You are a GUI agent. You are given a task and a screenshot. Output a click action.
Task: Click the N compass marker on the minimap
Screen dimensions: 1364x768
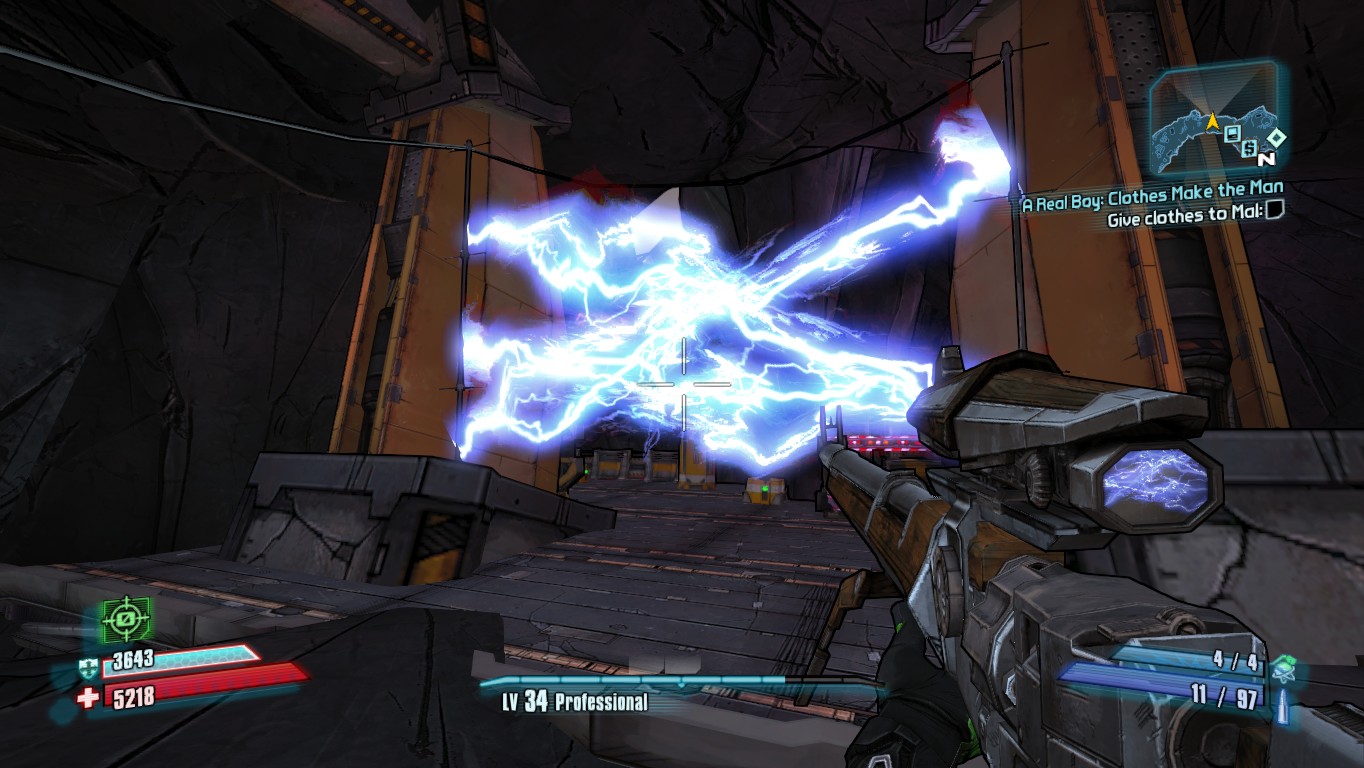point(1266,160)
